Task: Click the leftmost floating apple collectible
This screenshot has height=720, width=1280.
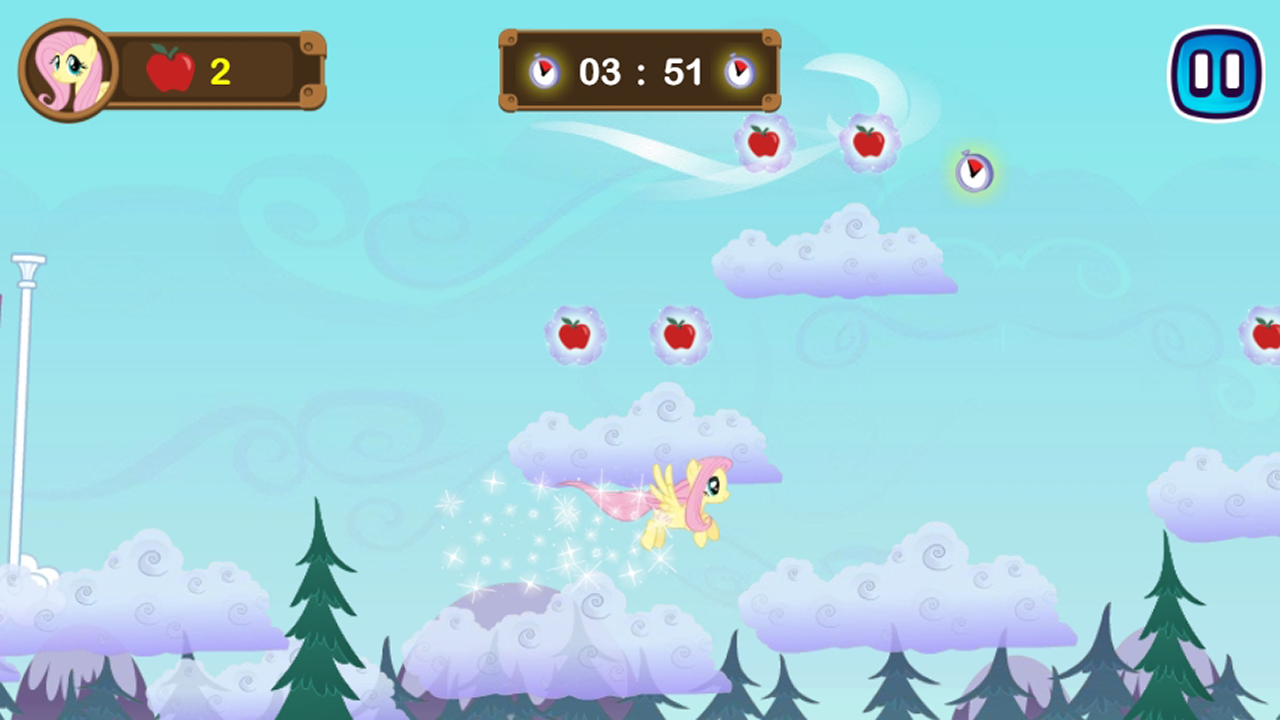Action: coord(575,335)
